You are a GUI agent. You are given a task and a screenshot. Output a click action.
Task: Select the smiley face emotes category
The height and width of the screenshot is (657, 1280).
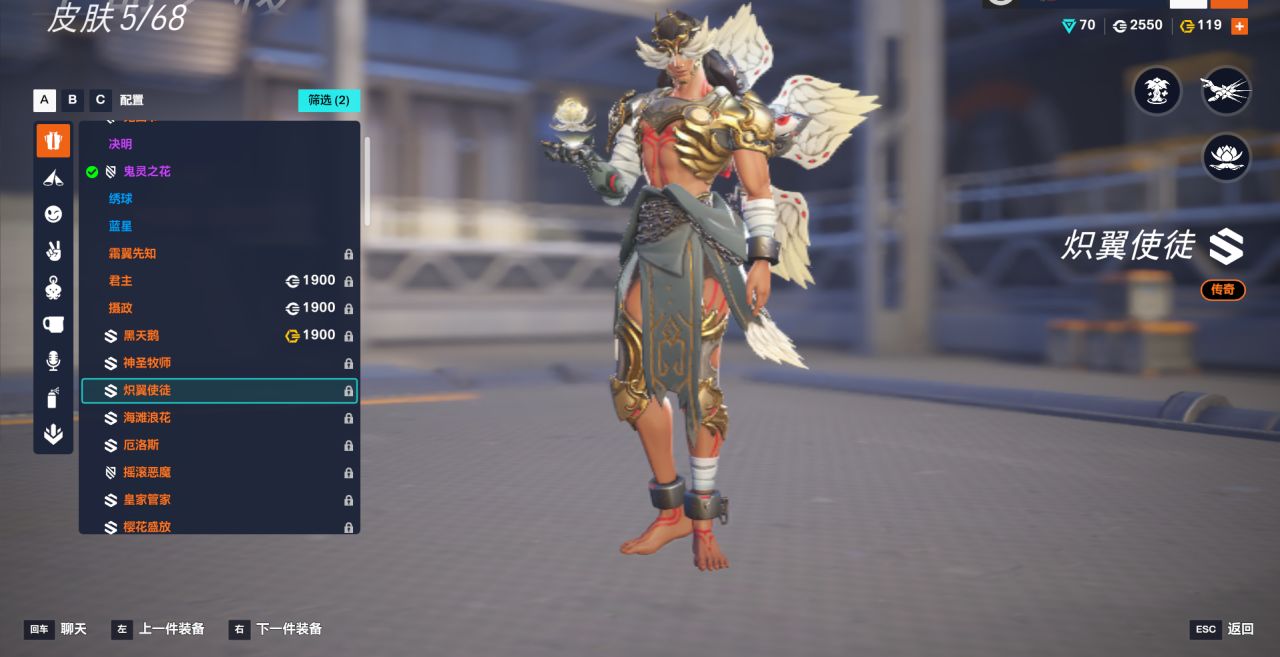coord(53,214)
